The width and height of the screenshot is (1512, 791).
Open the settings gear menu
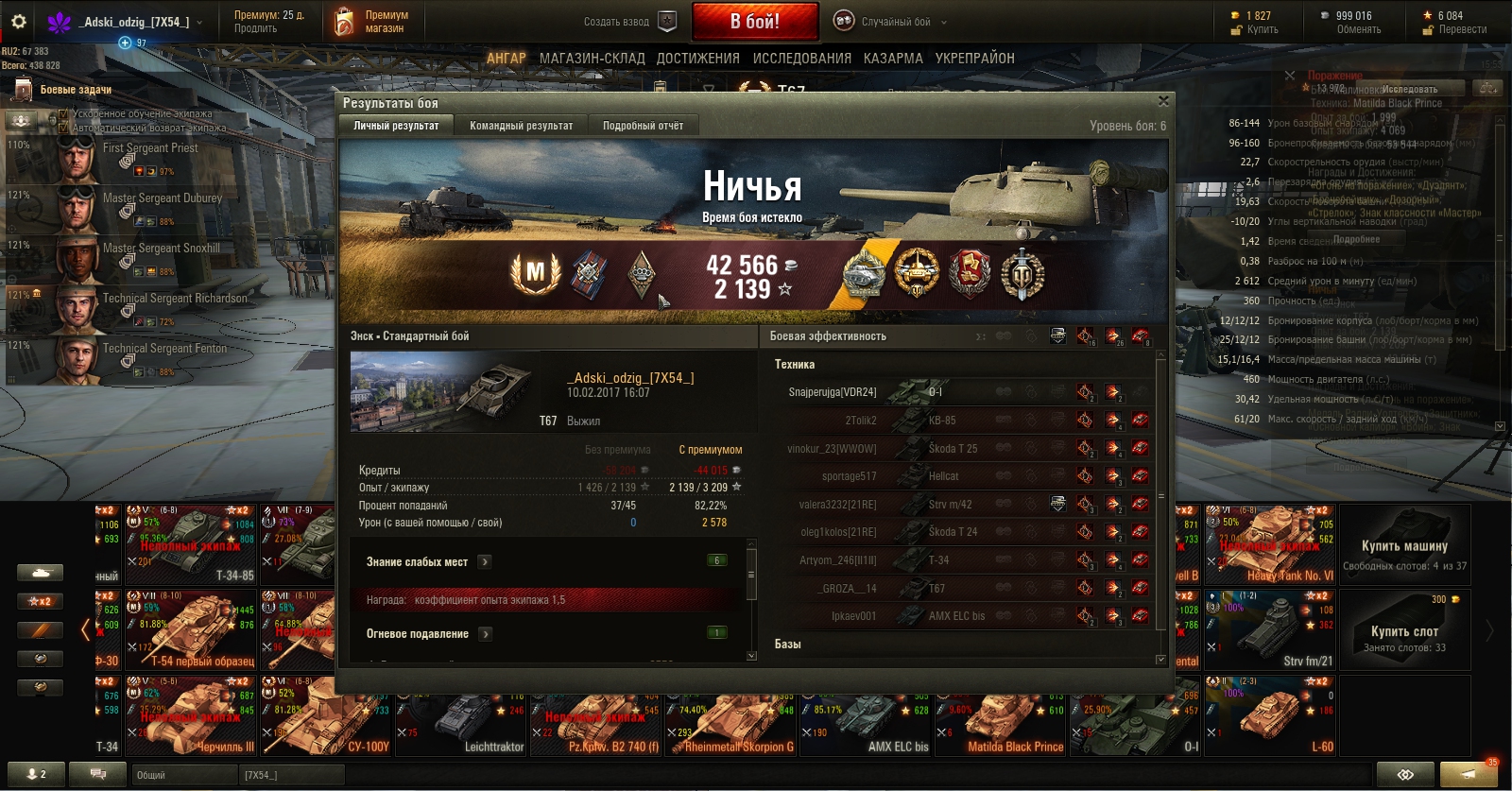(18, 22)
